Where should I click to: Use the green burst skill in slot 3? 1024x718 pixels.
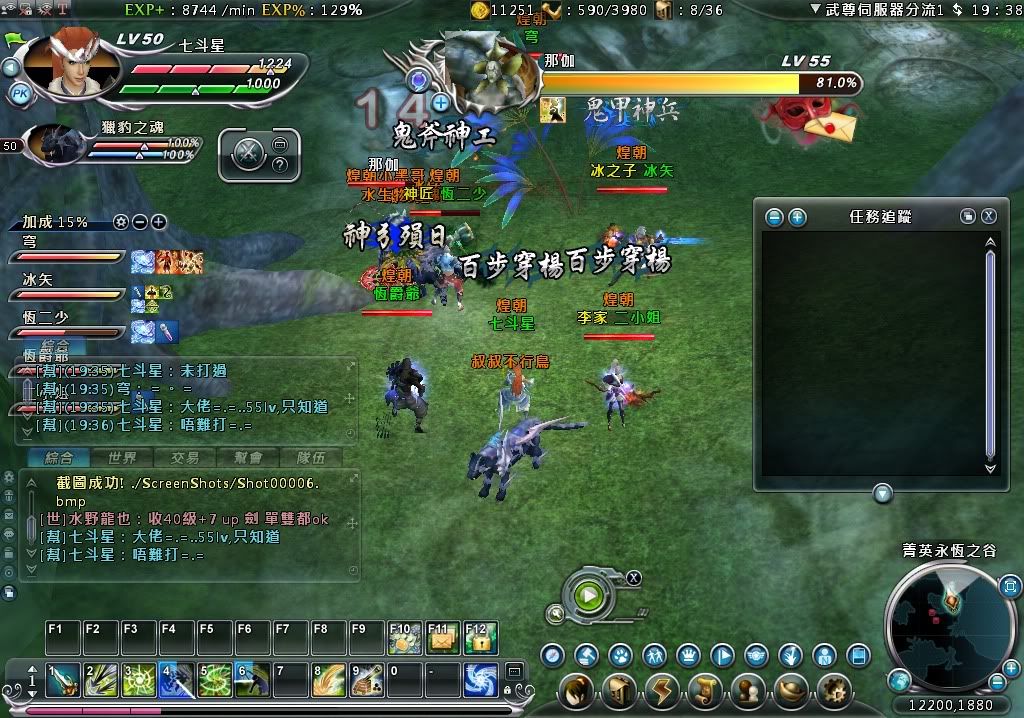click(139, 680)
